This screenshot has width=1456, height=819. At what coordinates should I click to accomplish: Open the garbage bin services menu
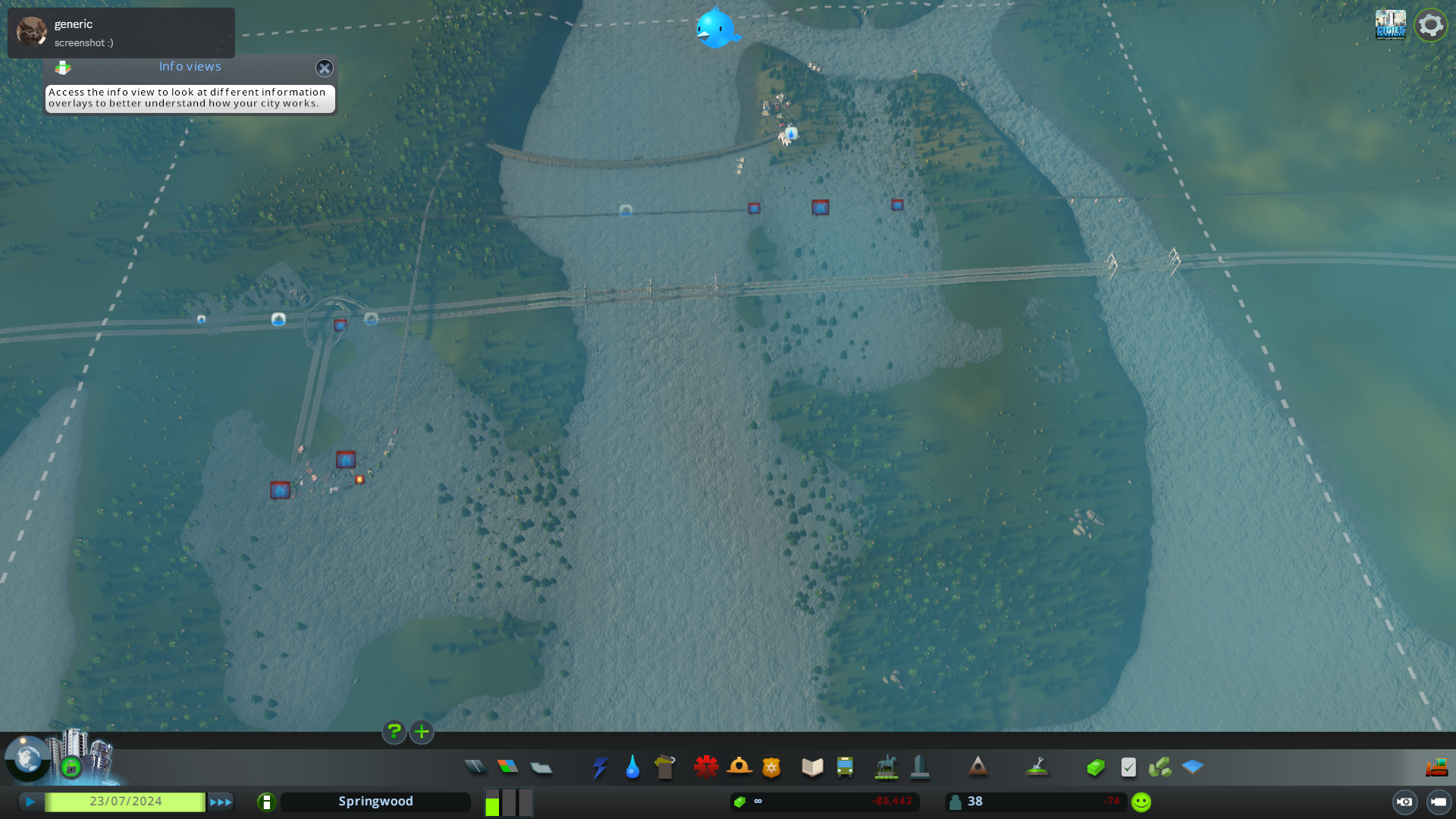pos(665,767)
